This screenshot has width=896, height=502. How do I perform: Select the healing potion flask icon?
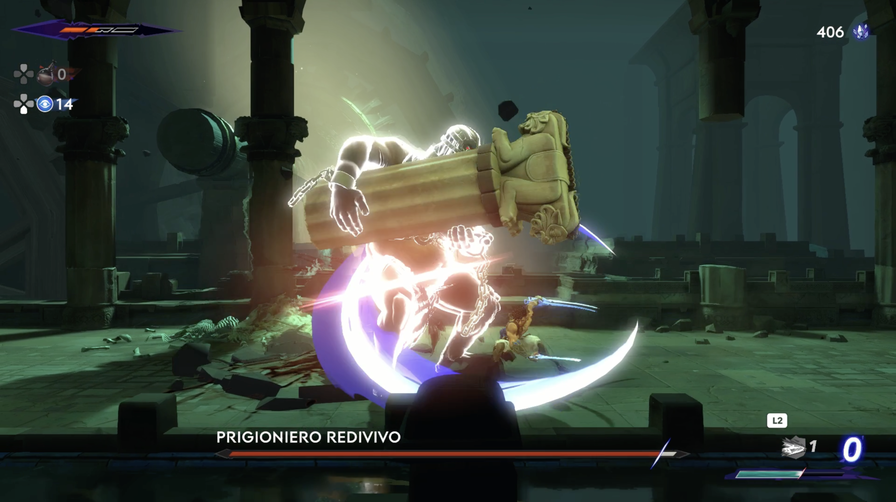(45, 73)
